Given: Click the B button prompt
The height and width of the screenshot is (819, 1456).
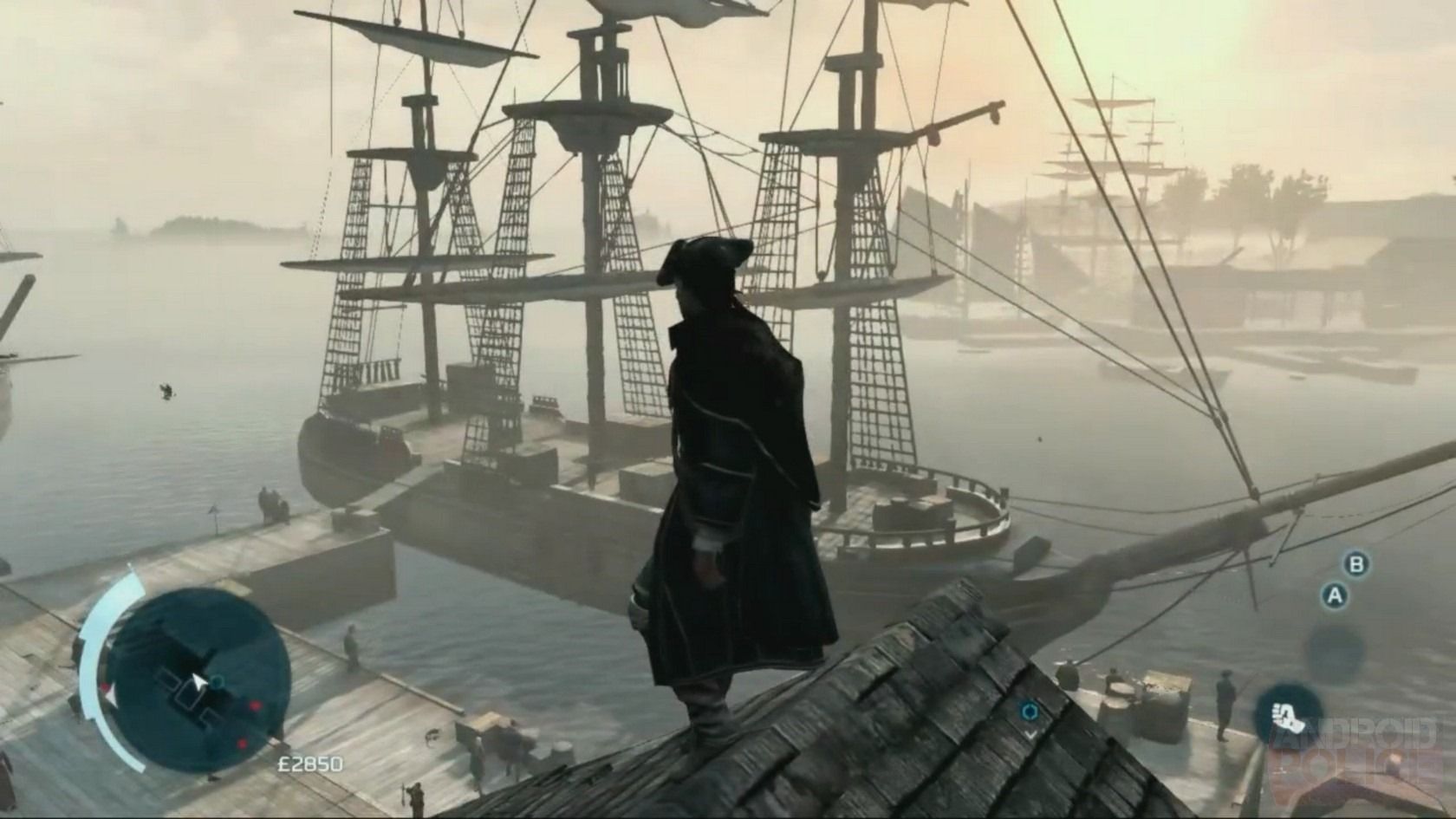Looking at the screenshot, I should point(1355,566).
